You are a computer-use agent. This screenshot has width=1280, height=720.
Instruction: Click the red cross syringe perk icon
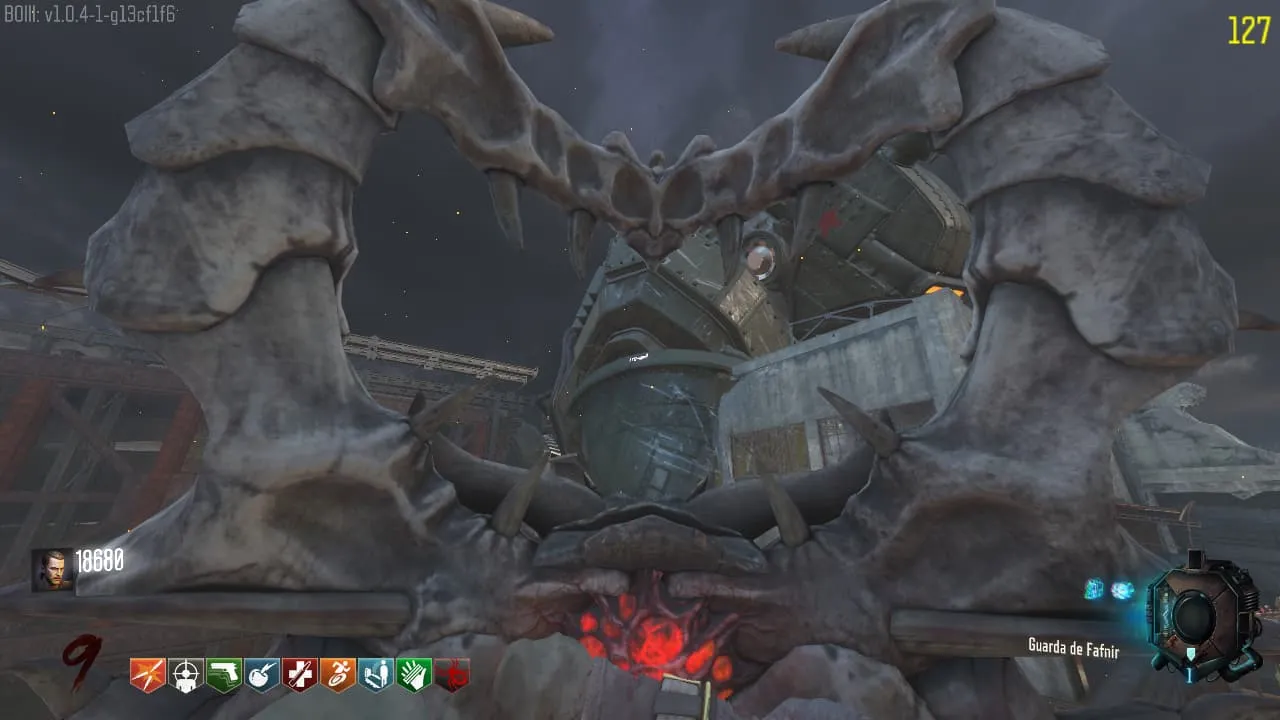pos(300,675)
